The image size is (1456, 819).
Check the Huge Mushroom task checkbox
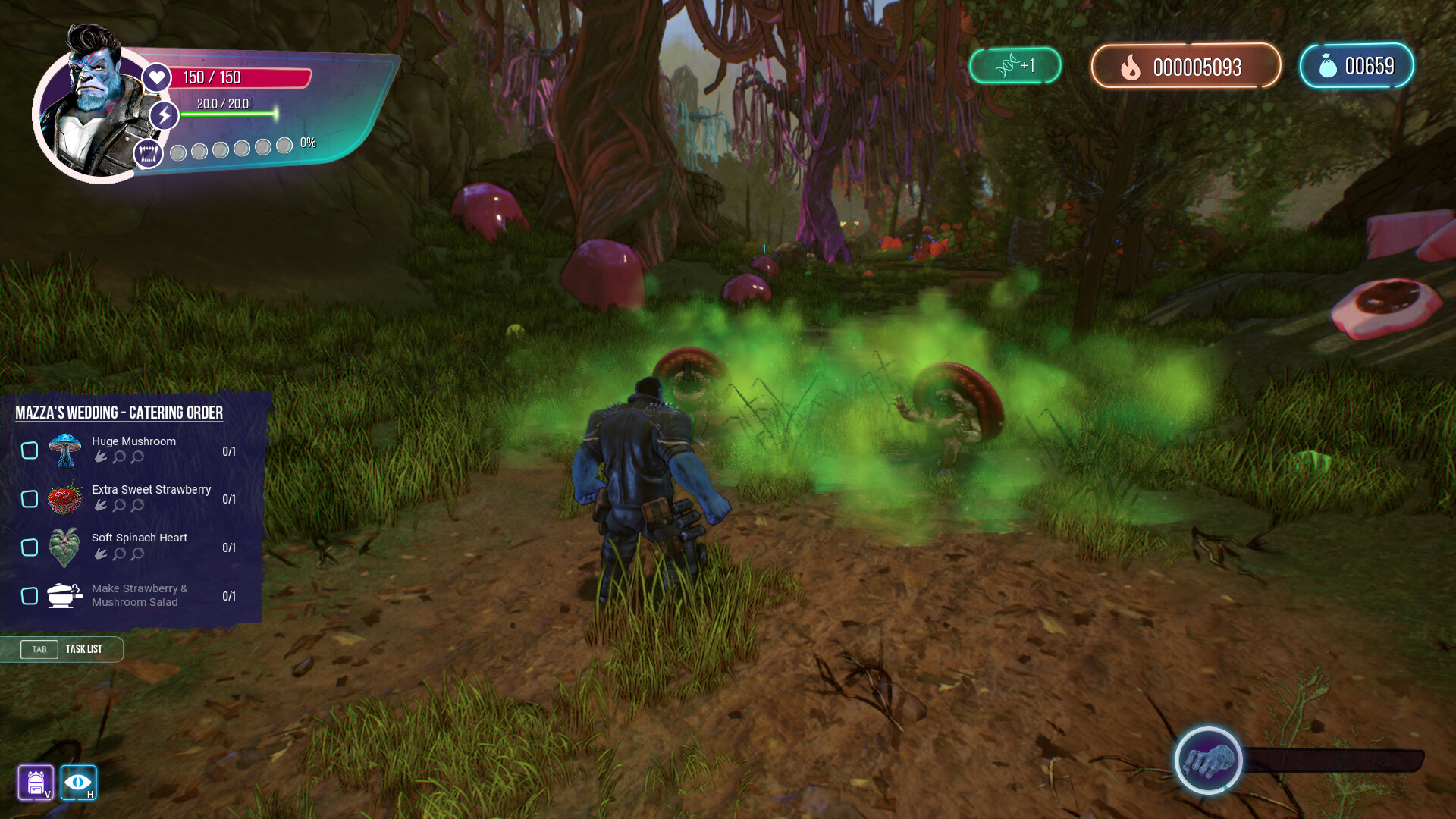click(x=30, y=450)
